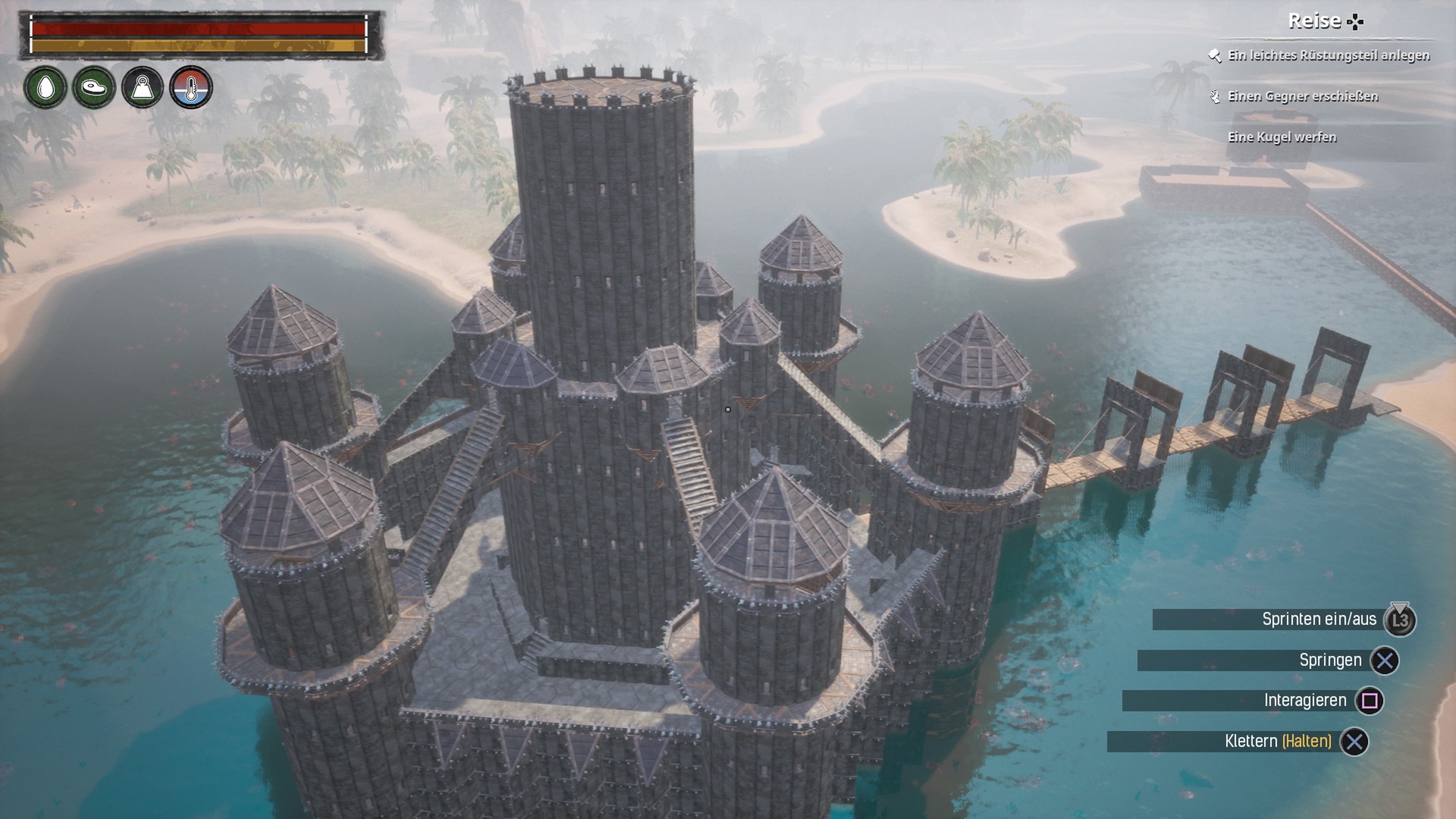The height and width of the screenshot is (819, 1456).
Task: Choose the 'Einen Gegner erschießen' journey step
Action: 1302,96
